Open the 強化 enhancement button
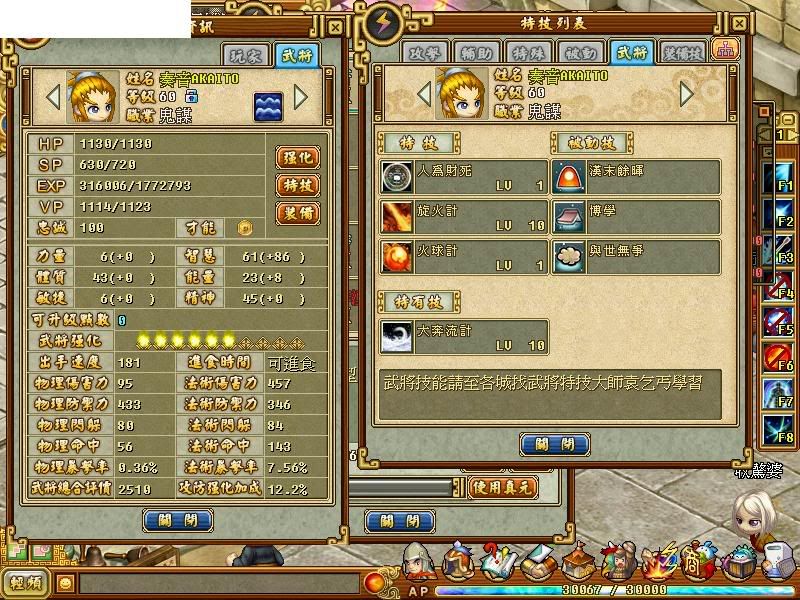Image resolution: width=800 pixels, height=600 pixels. tap(296, 157)
